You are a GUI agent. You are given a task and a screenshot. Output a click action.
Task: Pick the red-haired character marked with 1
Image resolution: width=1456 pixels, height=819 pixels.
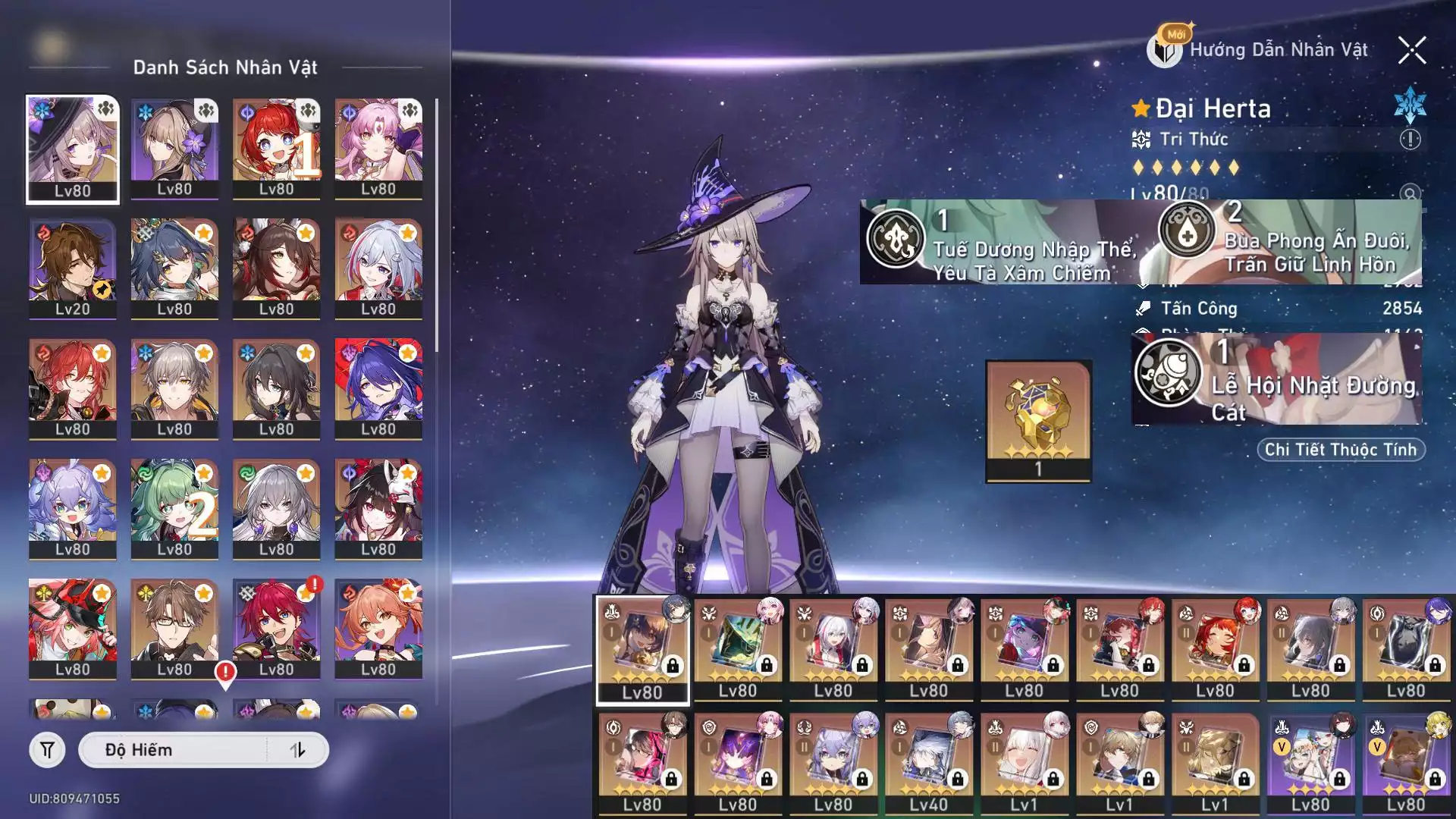pyautogui.click(x=276, y=149)
